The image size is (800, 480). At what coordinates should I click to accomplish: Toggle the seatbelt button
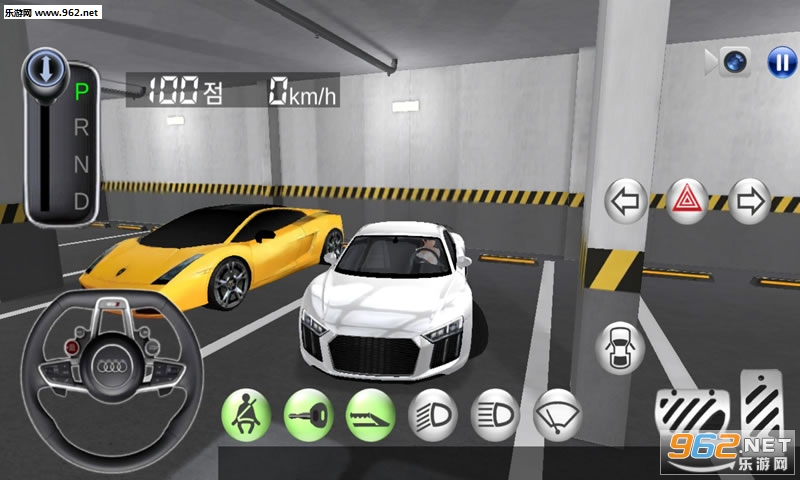245,413
